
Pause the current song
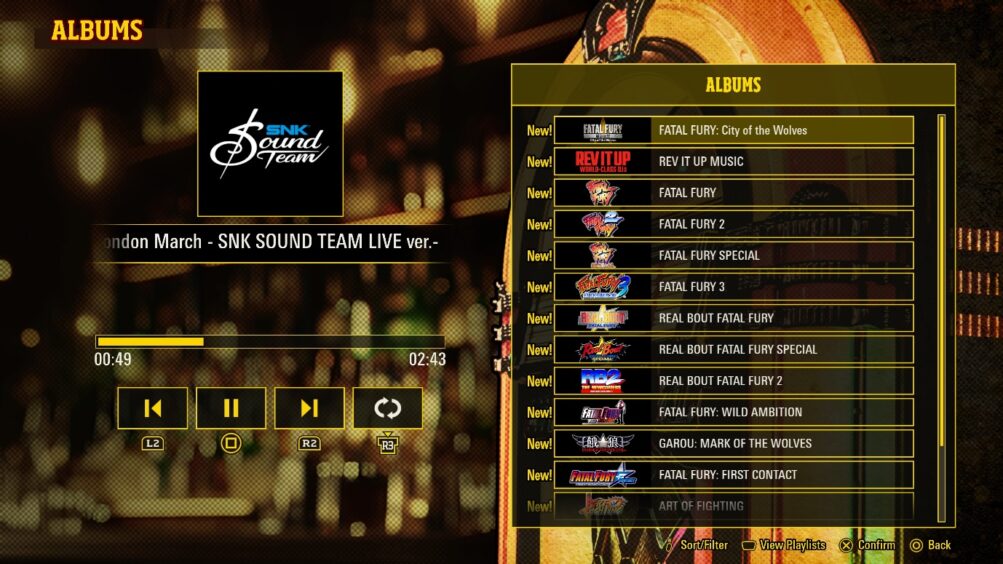(x=231, y=408)
